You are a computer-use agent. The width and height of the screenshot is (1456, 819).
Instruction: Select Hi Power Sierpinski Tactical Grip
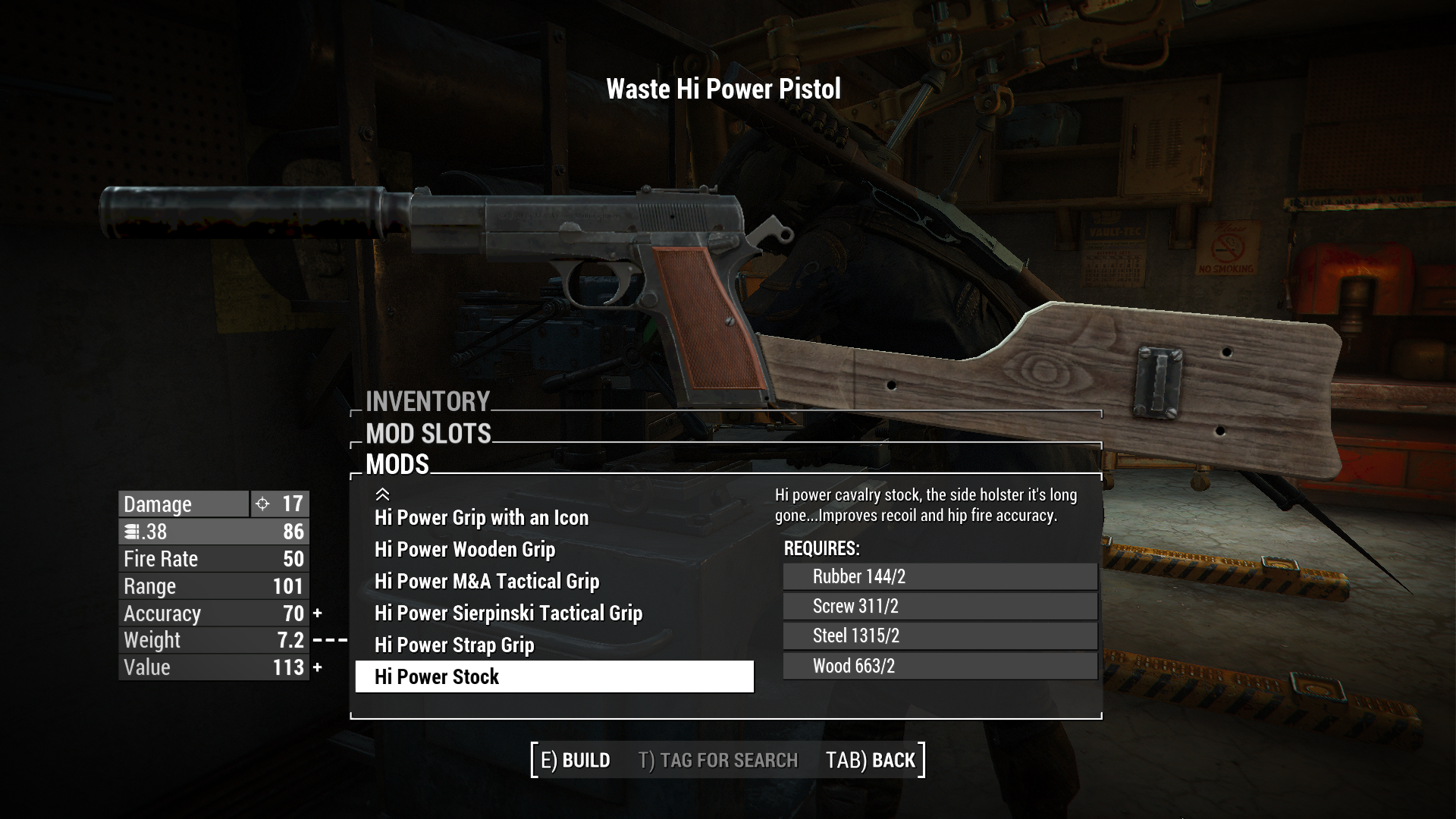coord(508,613)
